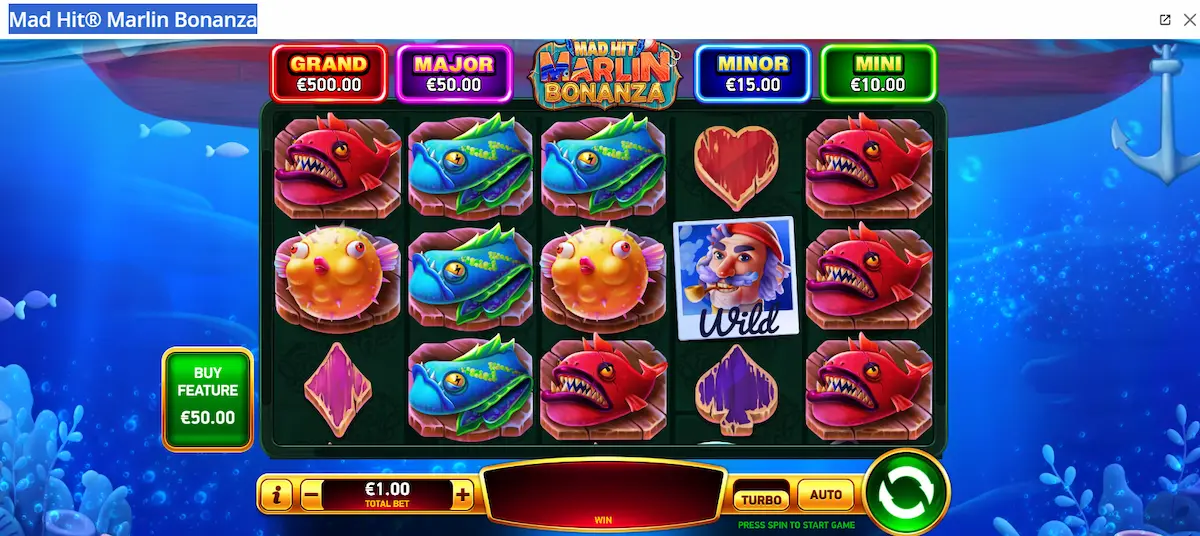Viewport: 1200px width, 536px height.
Task: Buy the feature for €50.00
Action: pyautogui.click(x=208, y=397)
